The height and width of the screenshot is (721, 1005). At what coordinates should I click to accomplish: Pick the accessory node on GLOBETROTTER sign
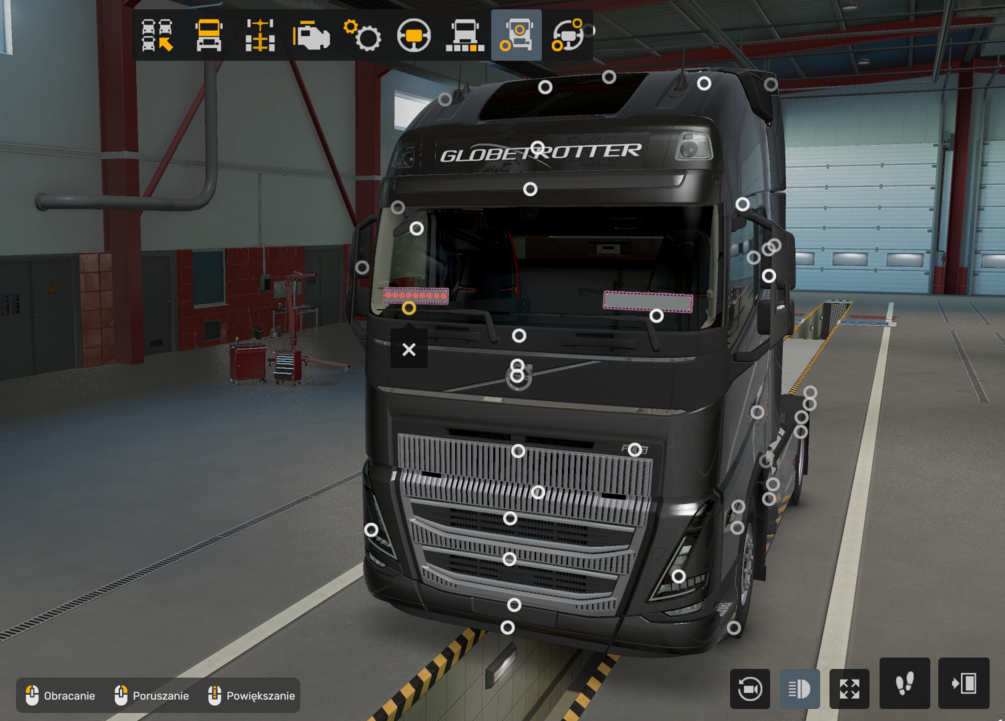click(x=537, y=148)
